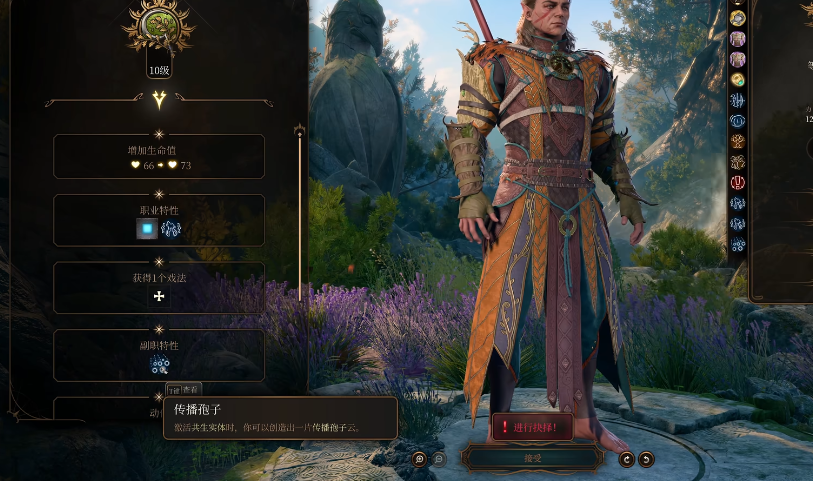Zoom in on the character preview

tap(420, 459)
